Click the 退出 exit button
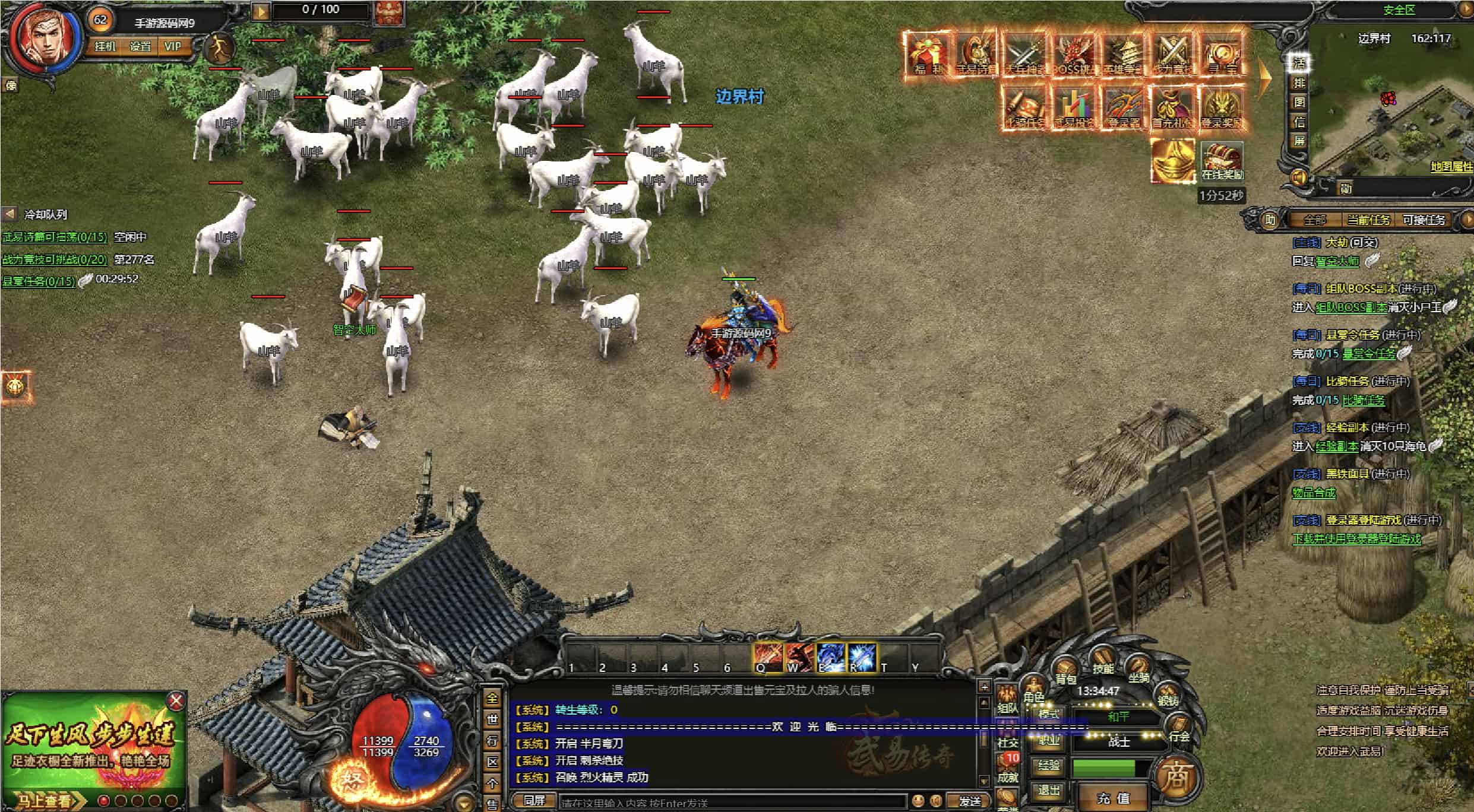Viewport: 1474px width, 812px height. pyautogui.click(x=1049, y=791)
